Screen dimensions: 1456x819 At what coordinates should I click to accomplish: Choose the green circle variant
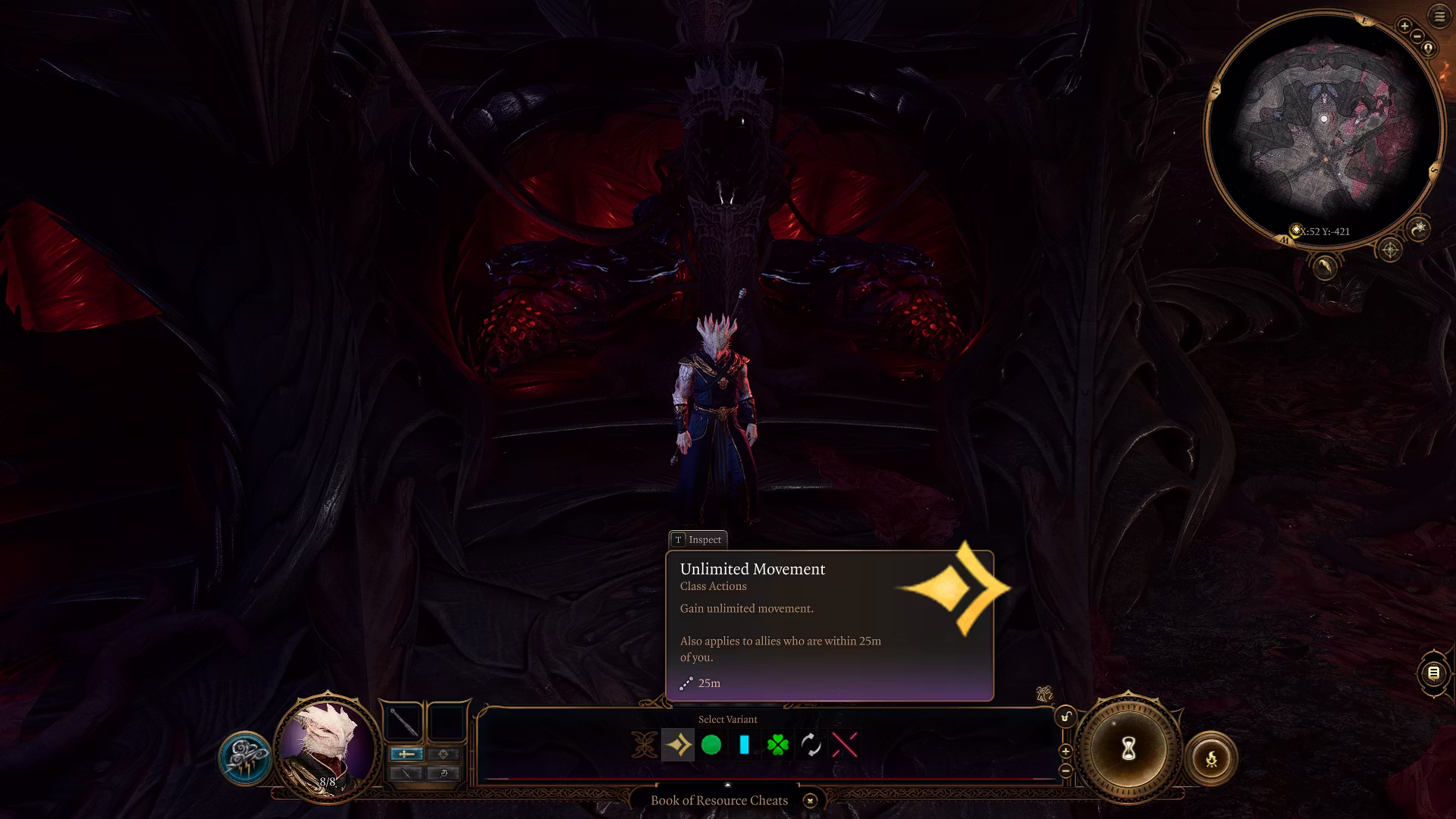pyautogui.click(x=711, y=745)
